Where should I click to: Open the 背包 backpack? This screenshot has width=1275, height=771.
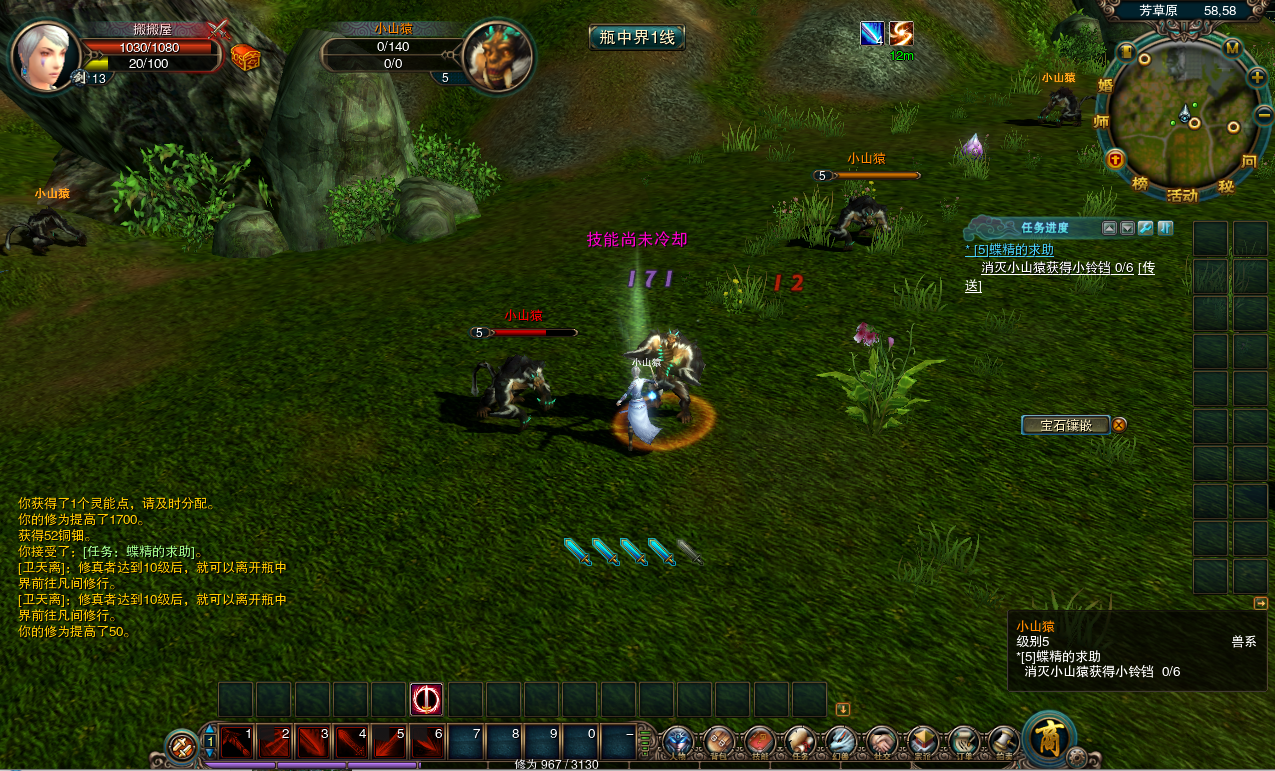pyautogui.click(x=719, y=742)
